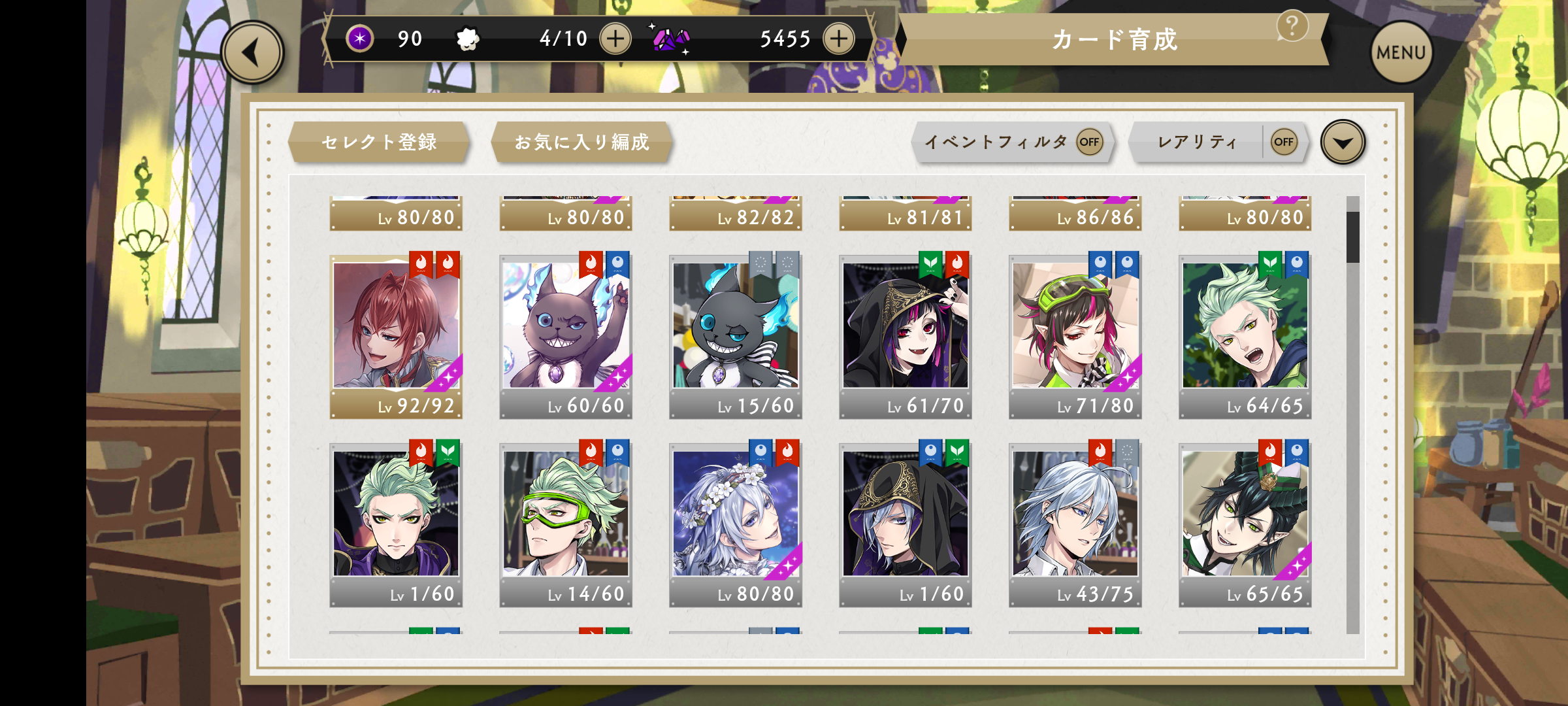Image resolution: width=1568 pixels, height=706 pixels.
Task: Select the flower crown card at Lv 80/80
Action: [x=736, y=522]
